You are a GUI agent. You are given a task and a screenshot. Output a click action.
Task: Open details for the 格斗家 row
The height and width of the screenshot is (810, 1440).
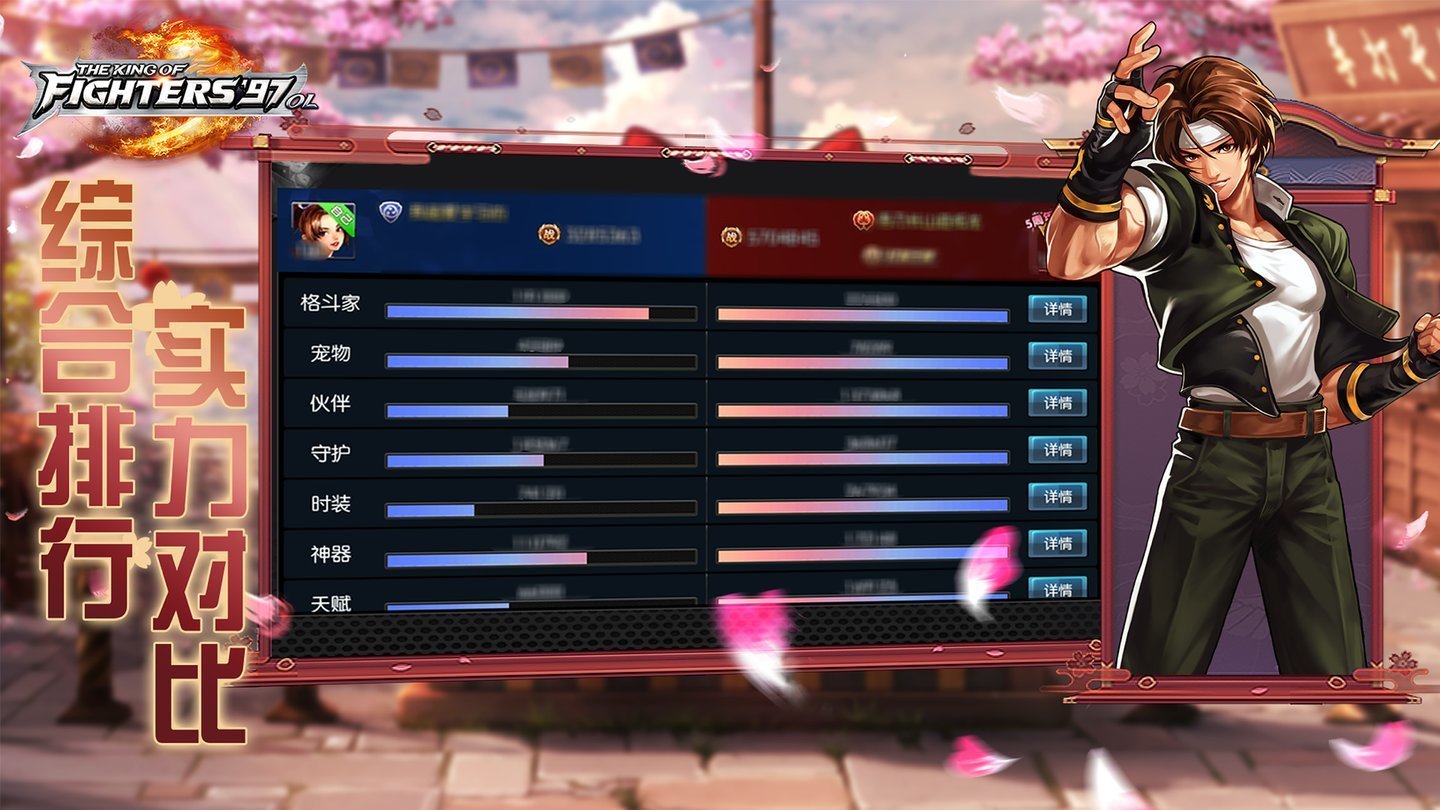[1060, 310]
